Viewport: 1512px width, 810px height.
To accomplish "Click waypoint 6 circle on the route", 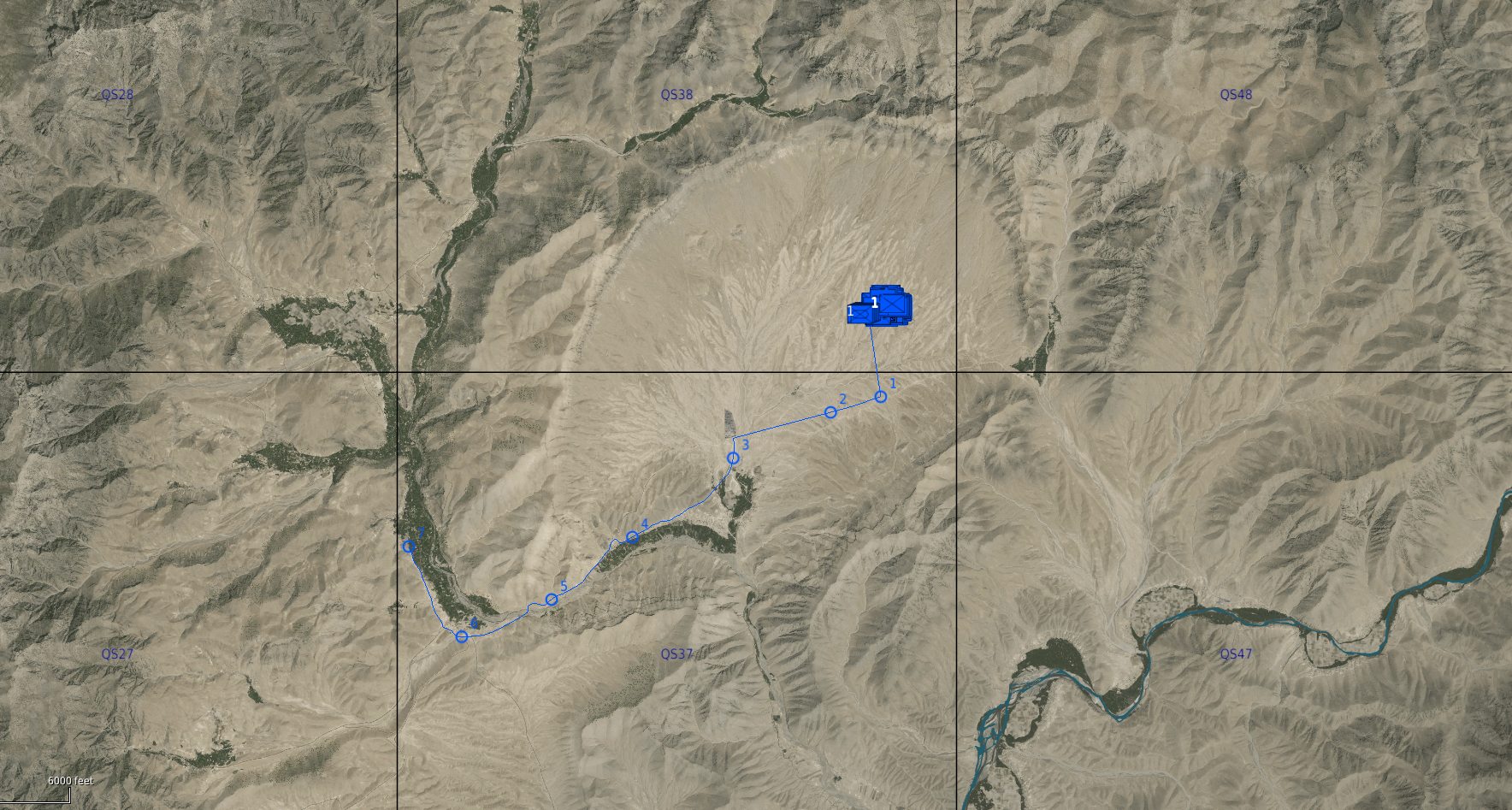I will tap(462, 636).
